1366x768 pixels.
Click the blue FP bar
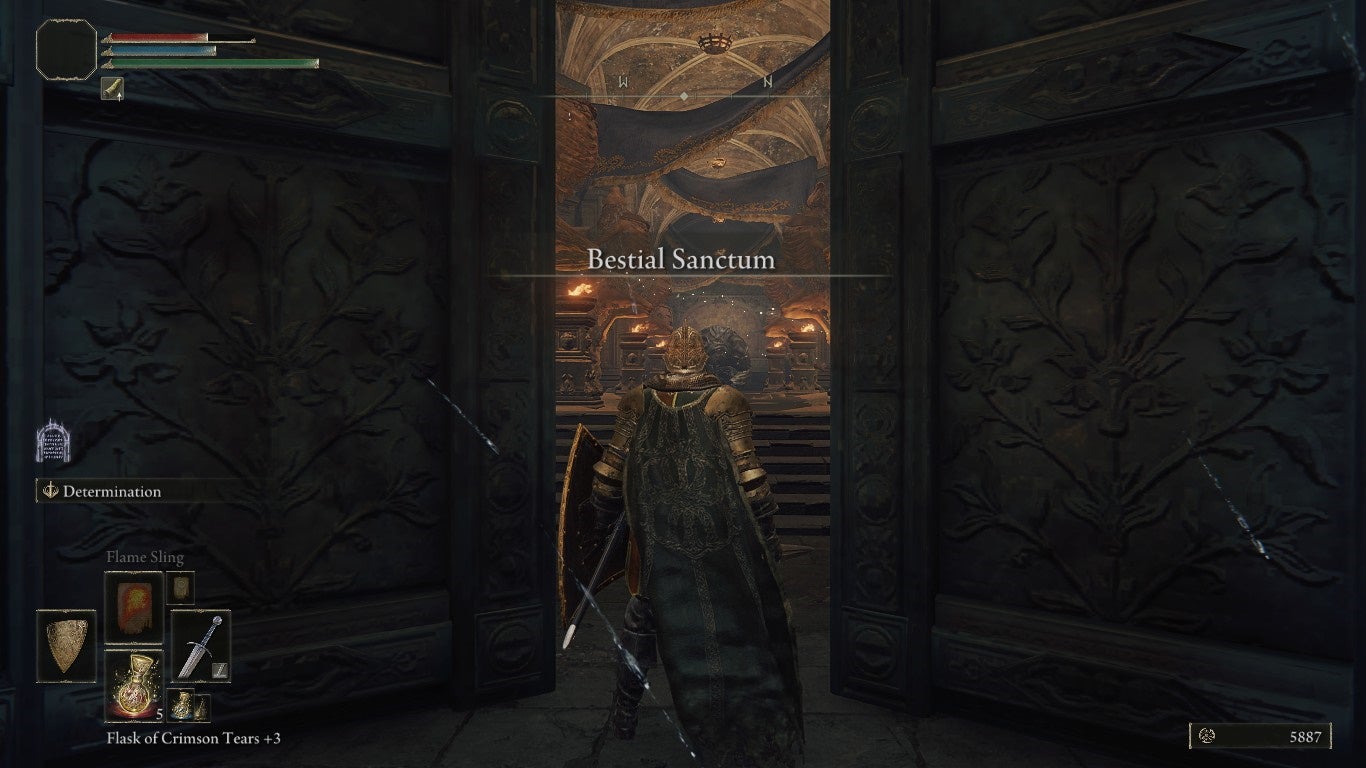159,50
